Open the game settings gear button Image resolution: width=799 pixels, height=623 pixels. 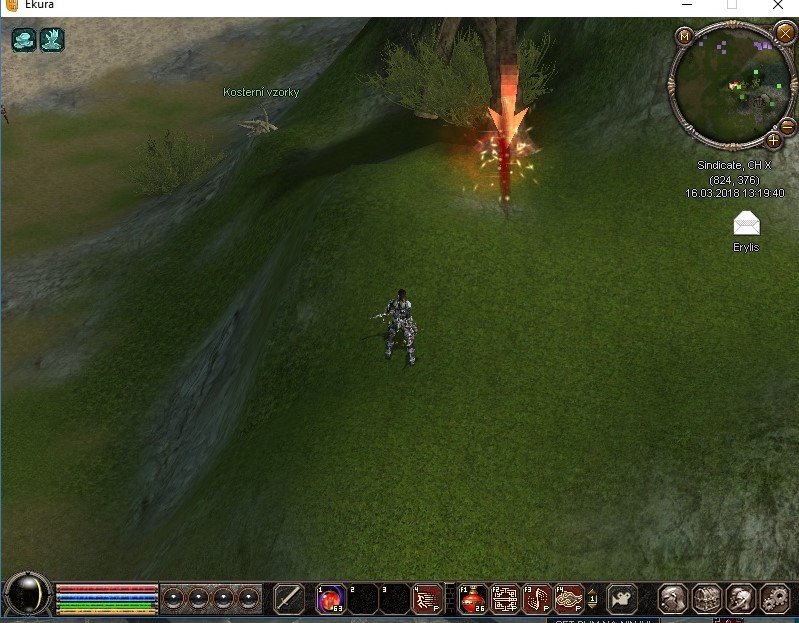tap(775, 598)
